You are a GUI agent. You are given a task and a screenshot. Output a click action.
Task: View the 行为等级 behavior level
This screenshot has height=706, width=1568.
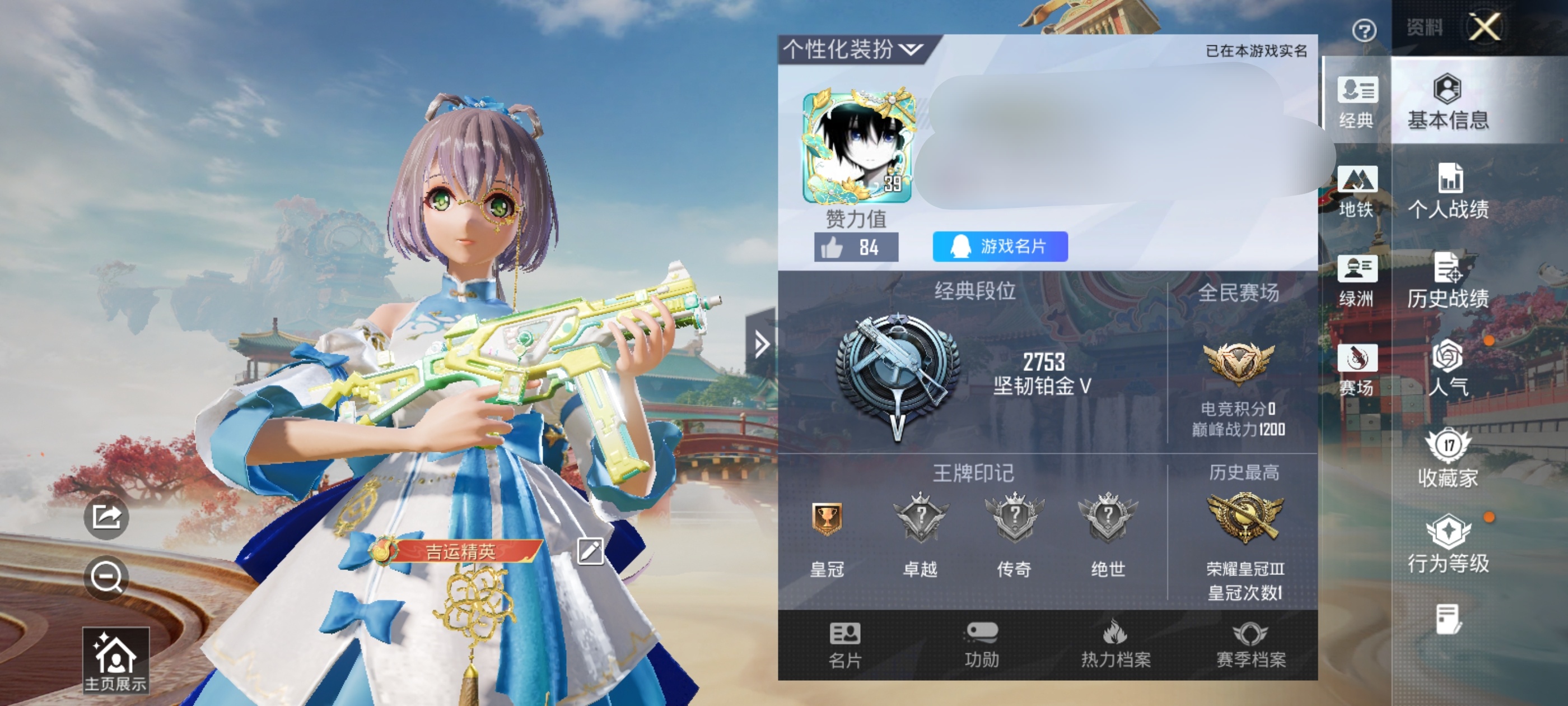pos(1448,545)
